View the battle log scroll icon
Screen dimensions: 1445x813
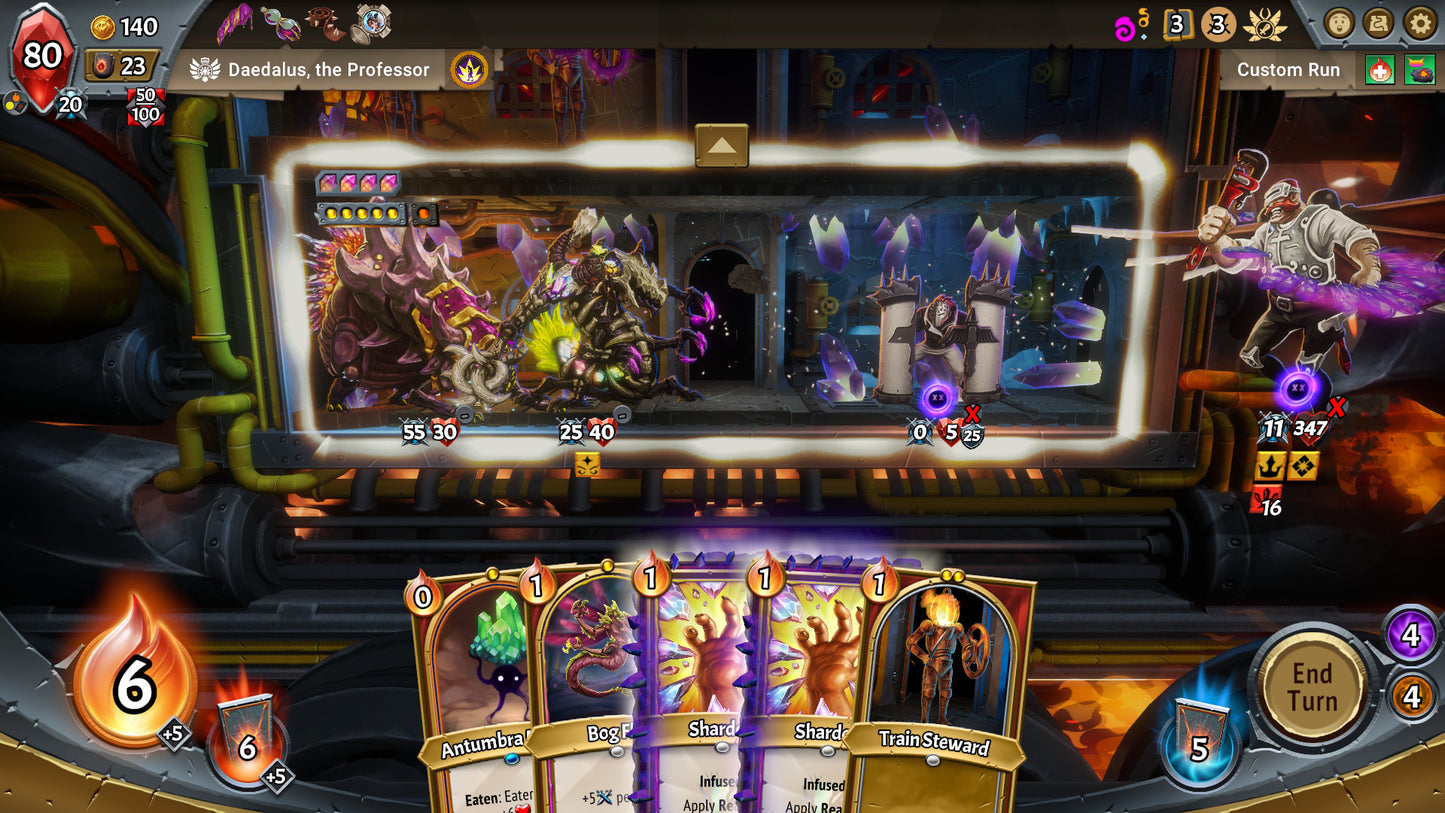click(1376, 23)
